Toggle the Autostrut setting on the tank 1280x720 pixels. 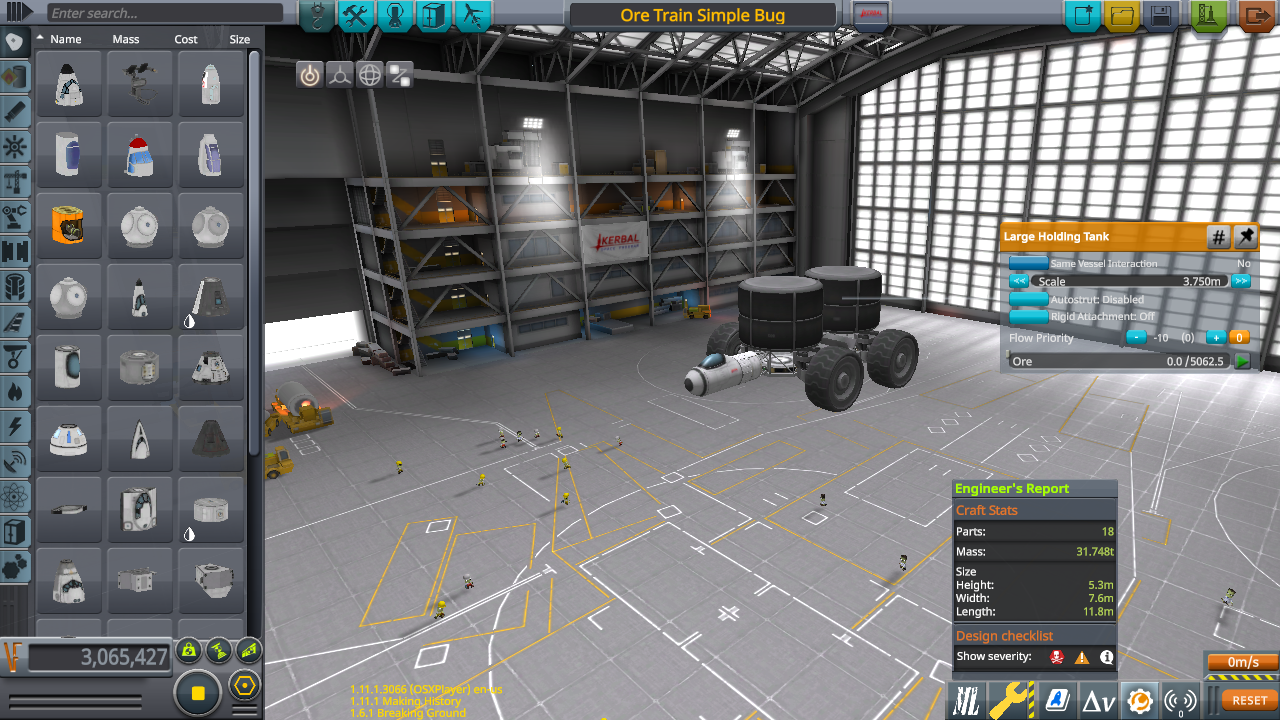click(x=1028, y=299)
